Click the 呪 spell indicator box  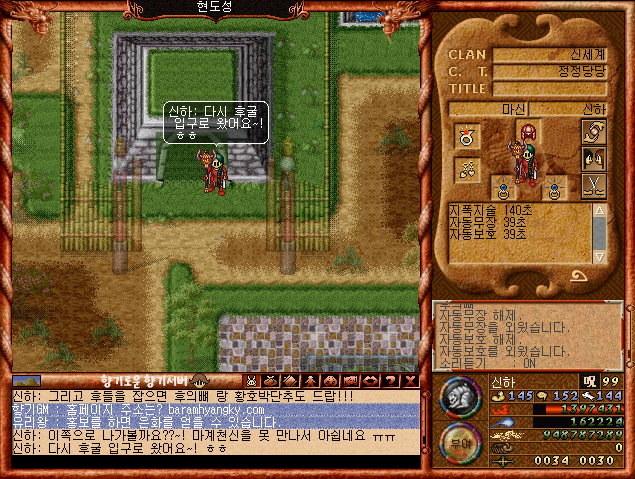click(x=591, y=382)
